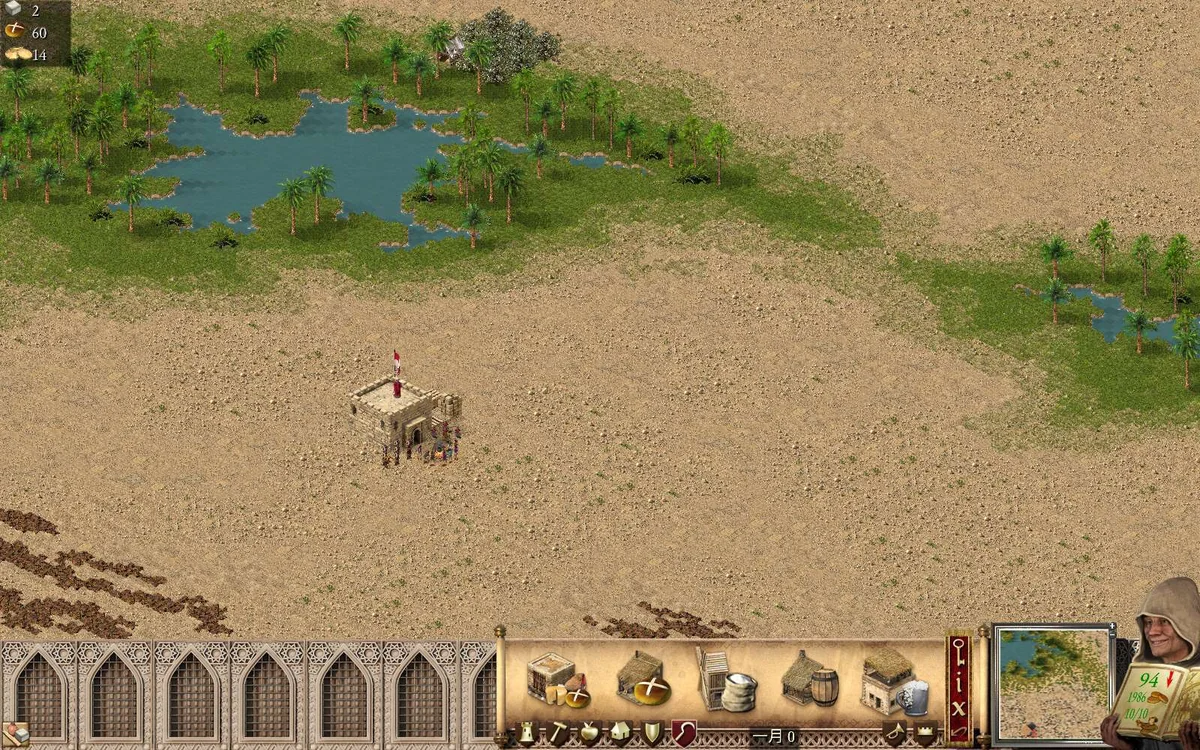Choose the inn with beer mug
The image size is (1200, 750).
click(893, 681)
